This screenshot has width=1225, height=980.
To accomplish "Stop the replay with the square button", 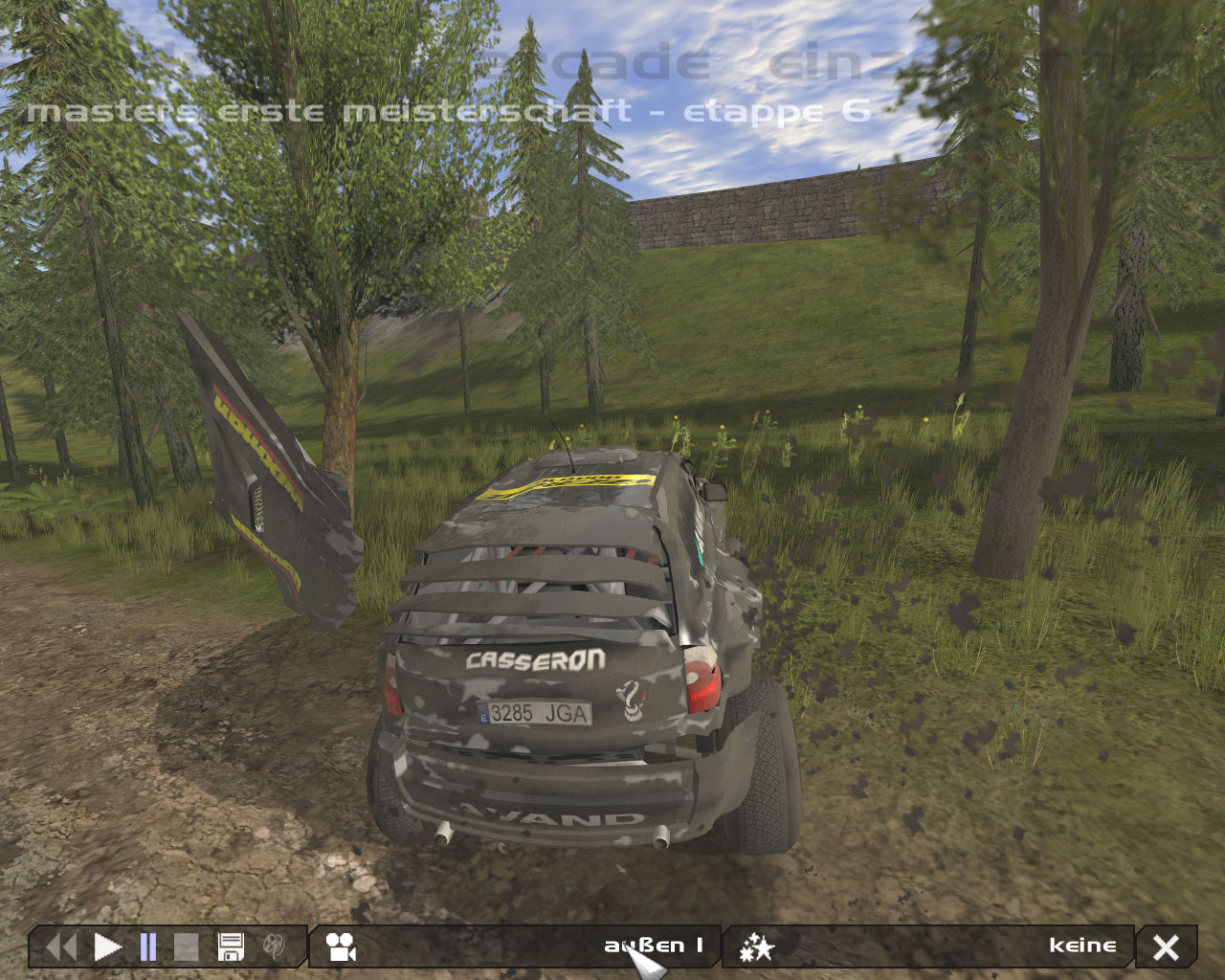I will [x=187, y=947].
